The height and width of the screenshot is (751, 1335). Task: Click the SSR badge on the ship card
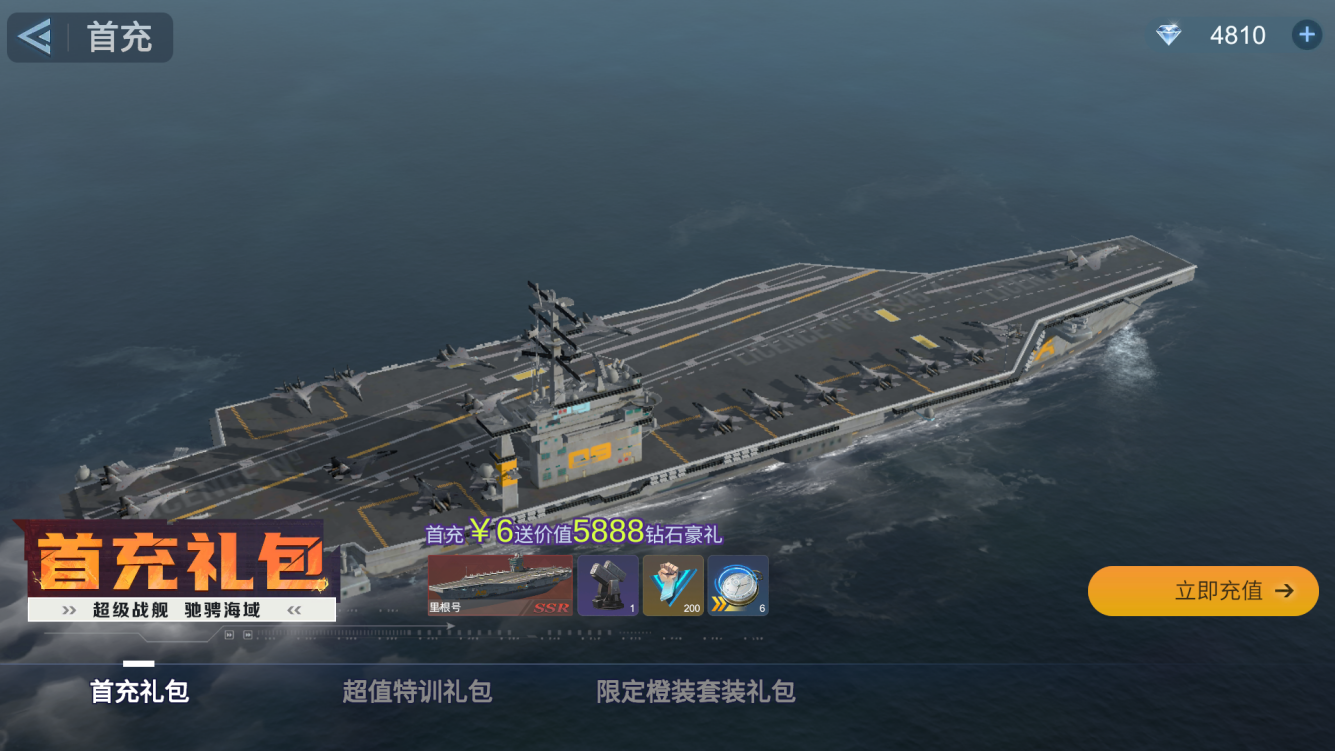(x=552, y=606)
